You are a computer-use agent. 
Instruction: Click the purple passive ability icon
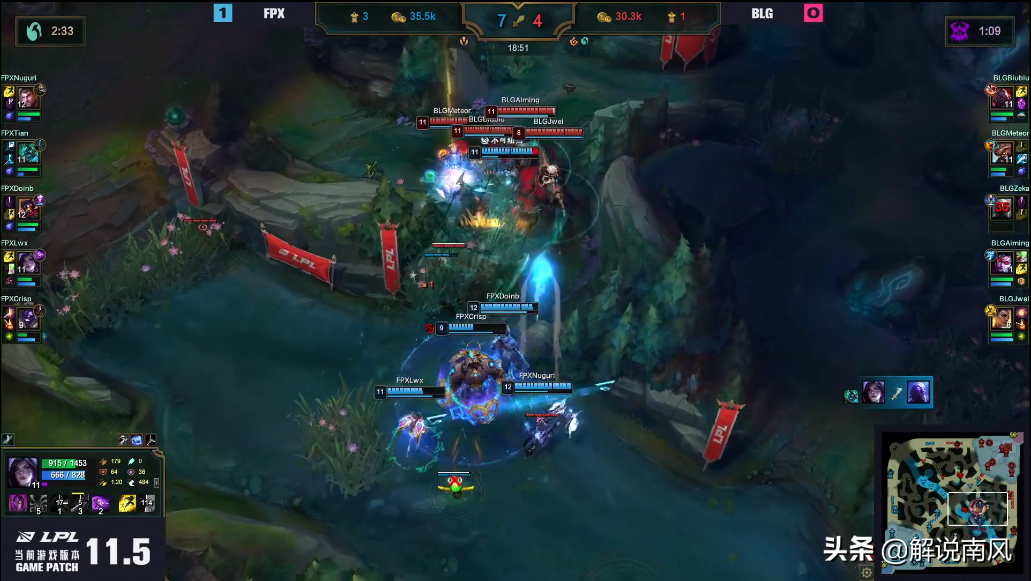click(x=17, y=503)
